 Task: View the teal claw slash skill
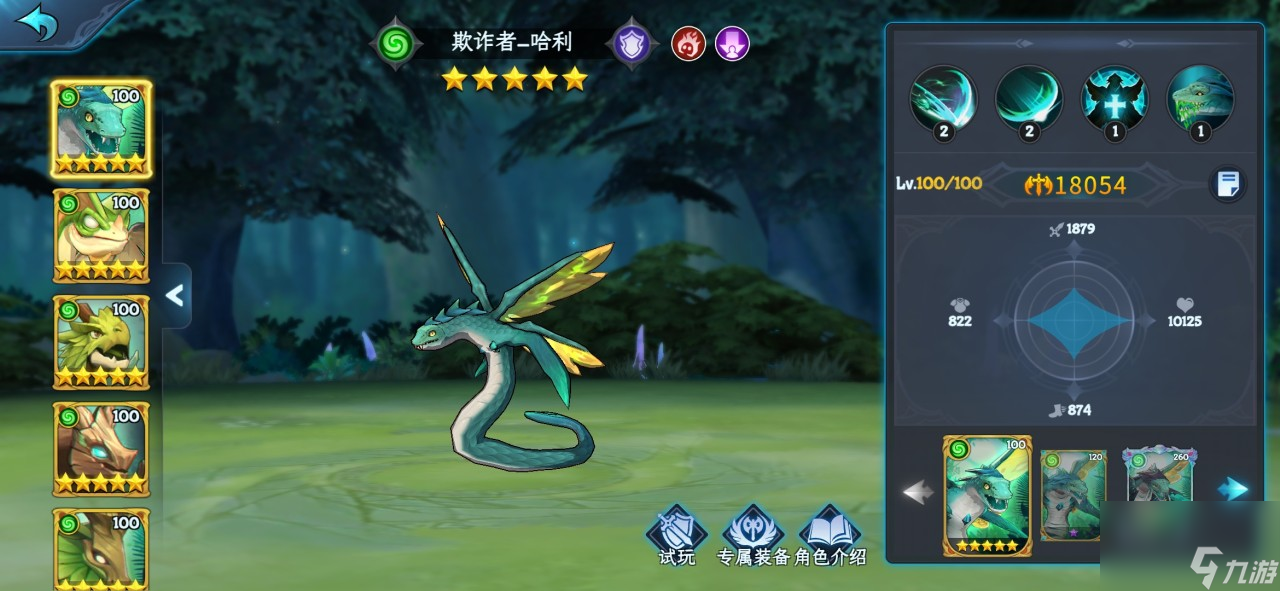click(942, 99)
